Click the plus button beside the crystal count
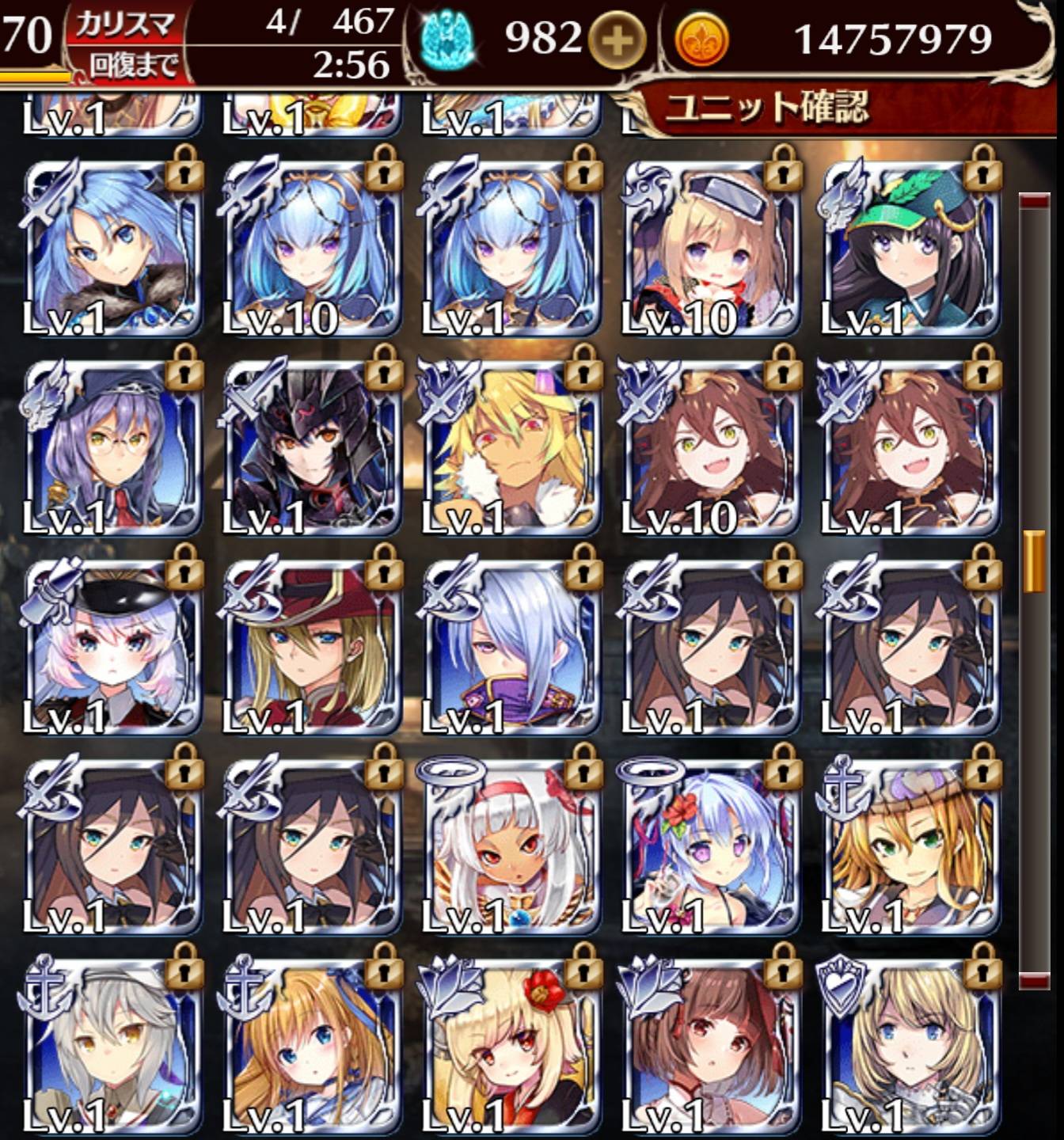The width and height of the screenshot is (1064, 1140). tap(616, 39)
